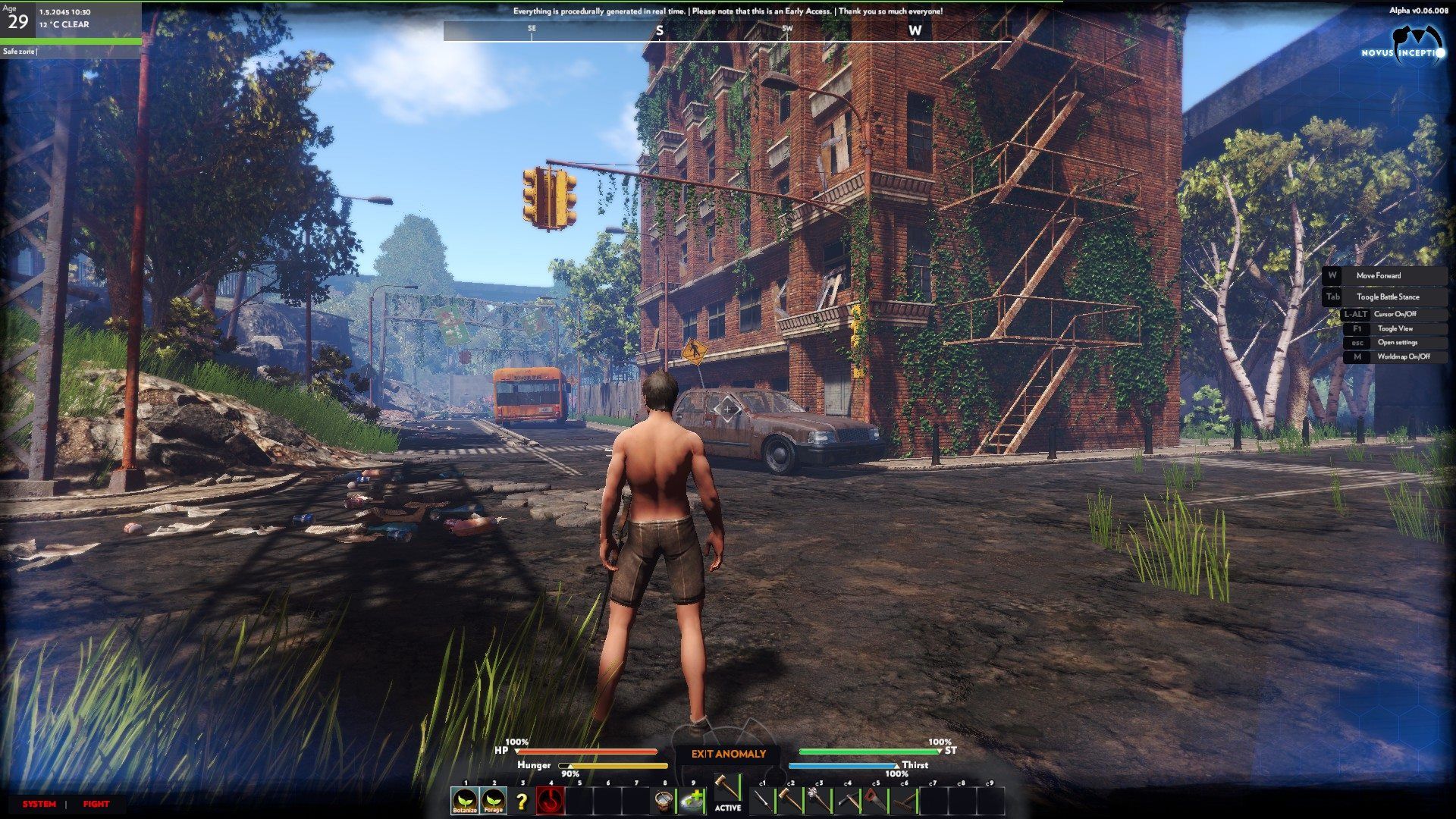Click the question mark icon in hotbar slot 3

(x=522, y=801)
